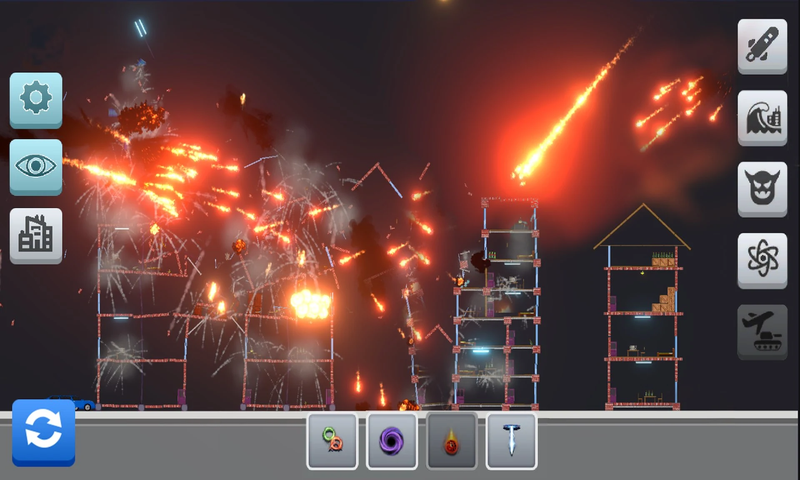
Task: Choose the purple black hole weapon
Action: (392, 440)
